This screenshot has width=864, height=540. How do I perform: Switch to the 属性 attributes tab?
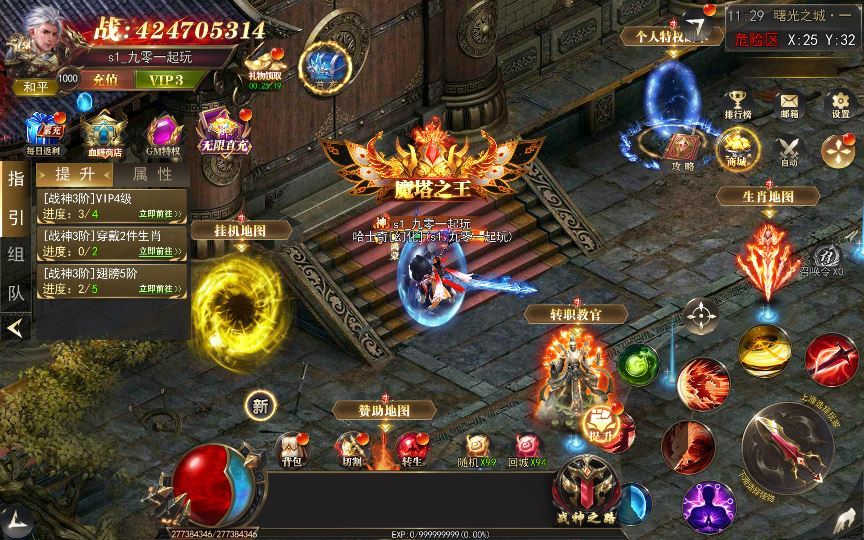(x=151, y=174)
